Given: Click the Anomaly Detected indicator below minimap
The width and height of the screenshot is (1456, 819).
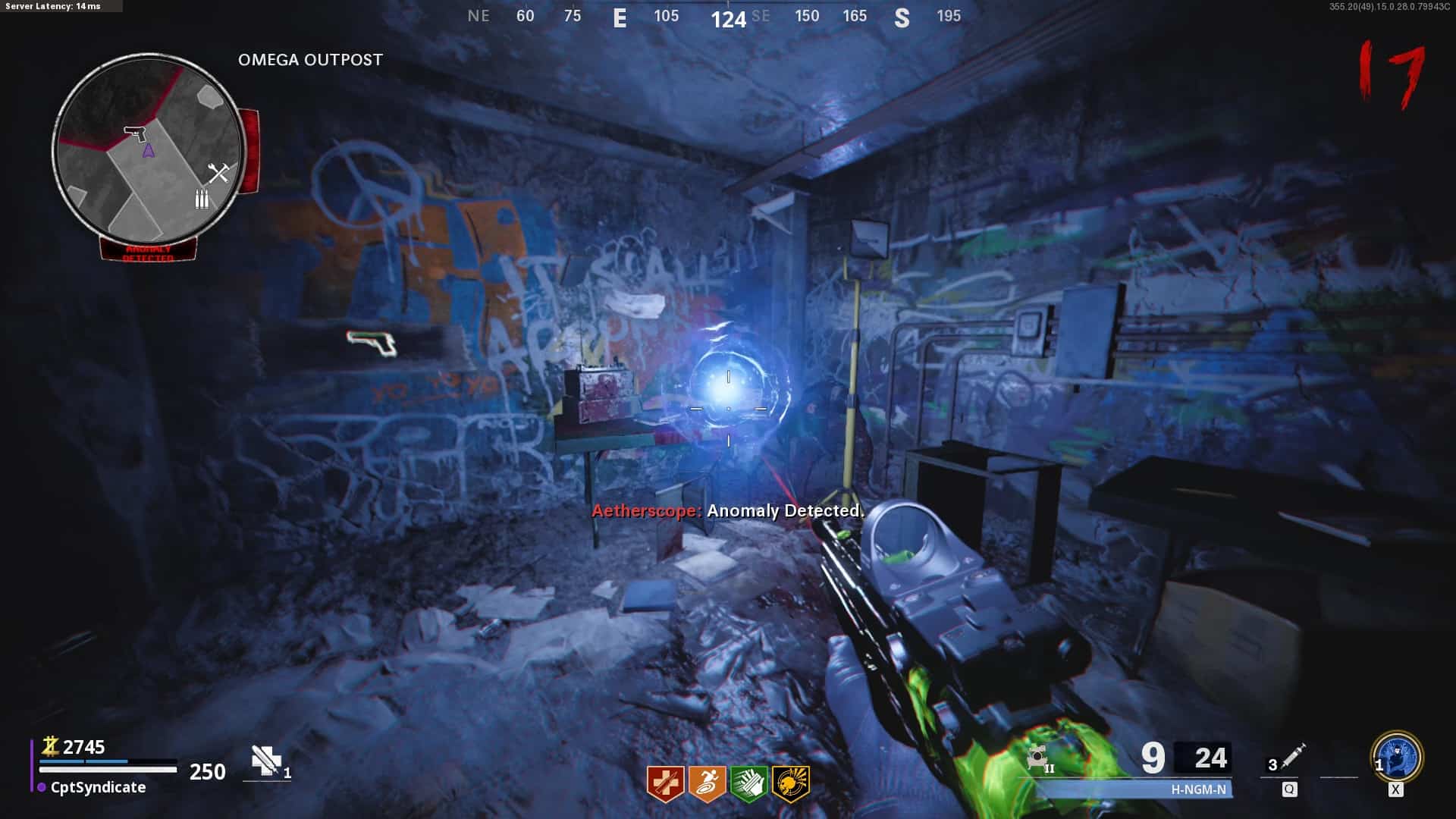Looking at the screenshot, I should click(149, 251).
